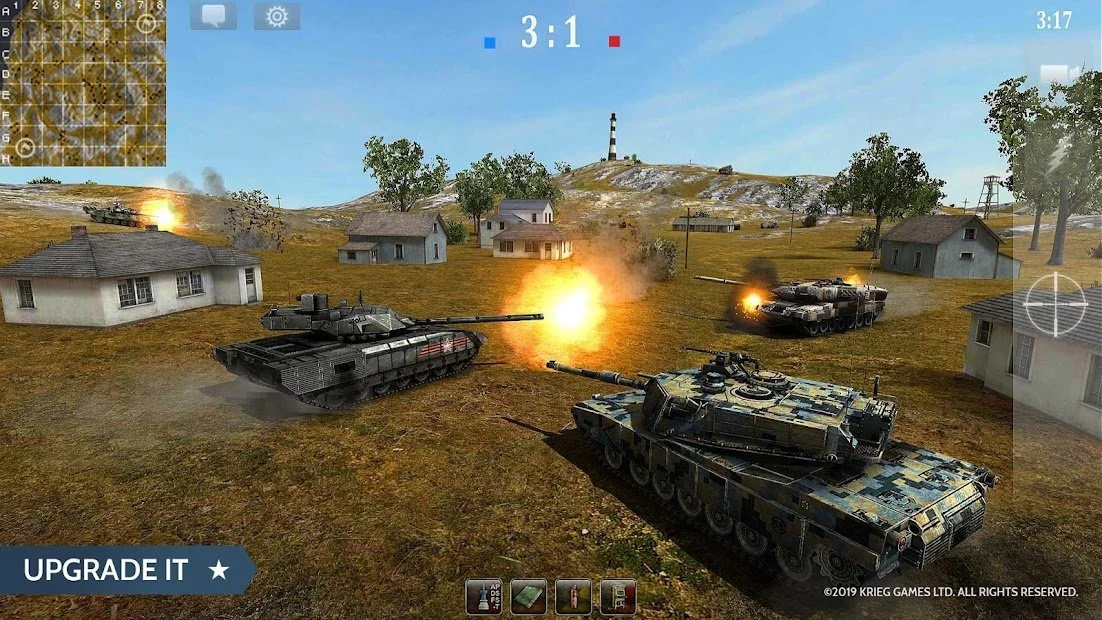This screenshot has height=620, width=1102.
Task: Open the chat speech bubble button
Action: [213, 16]
